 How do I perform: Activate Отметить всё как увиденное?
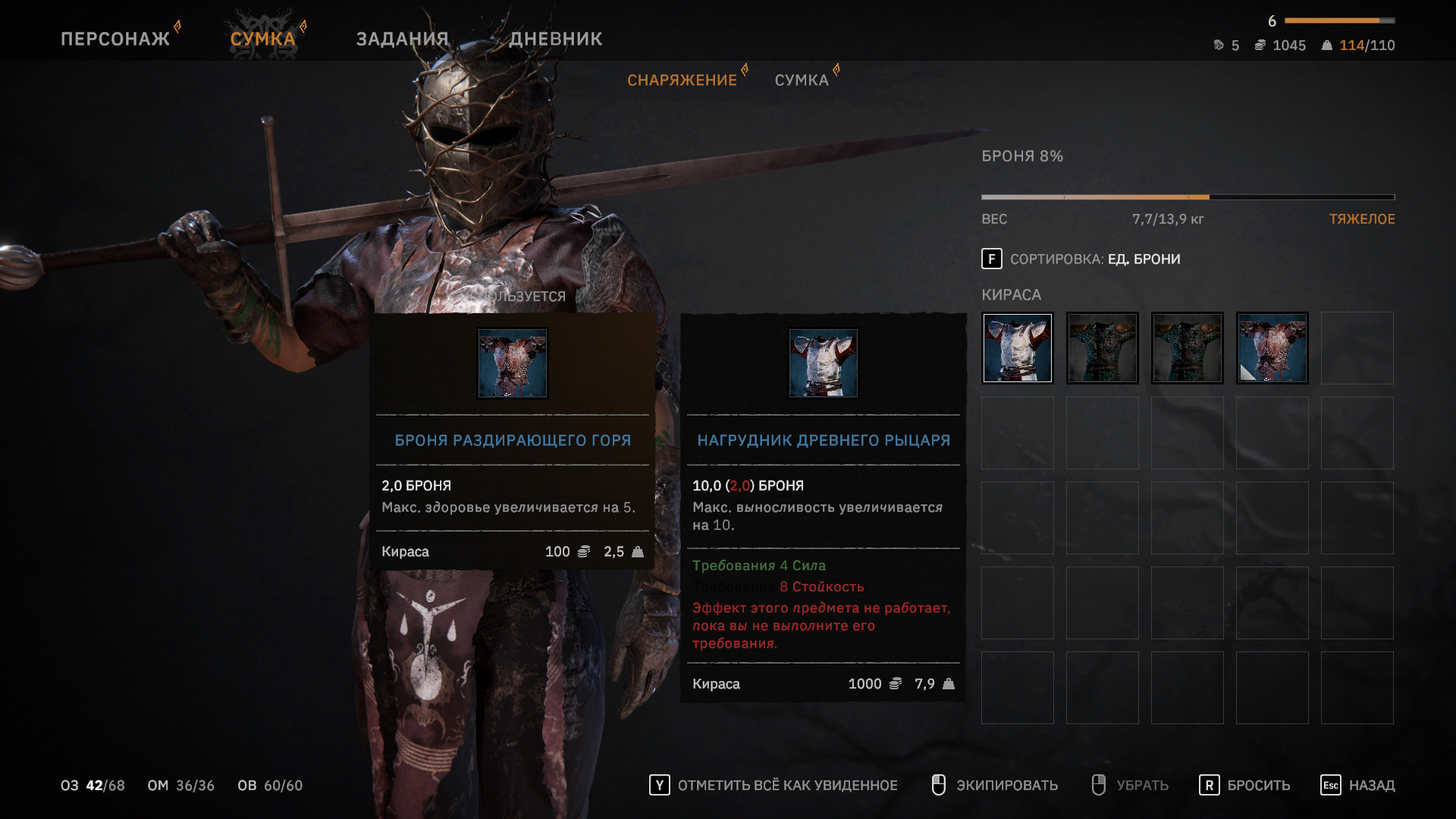tap(773, 785)
